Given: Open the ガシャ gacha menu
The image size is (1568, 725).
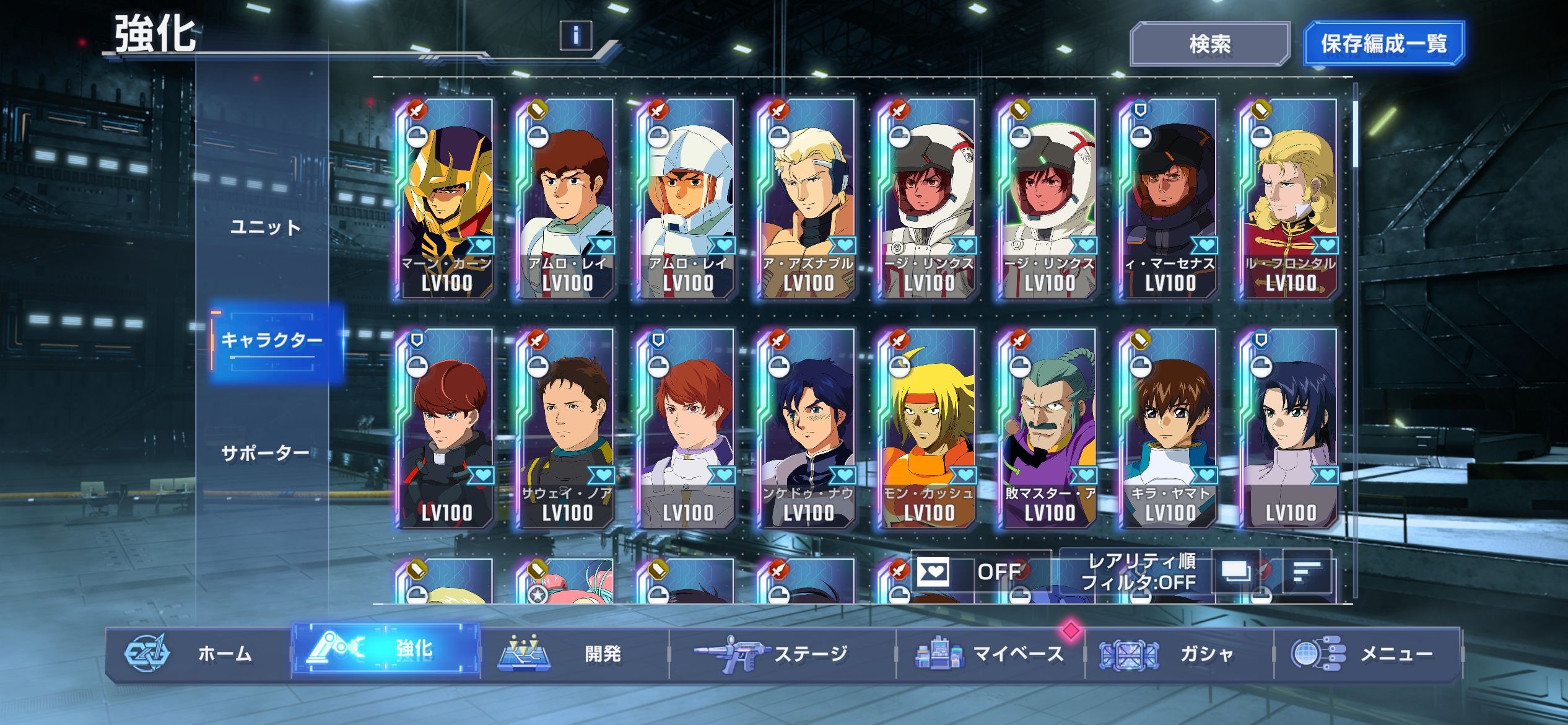Looking at the screenshot, I should 1178,653.
